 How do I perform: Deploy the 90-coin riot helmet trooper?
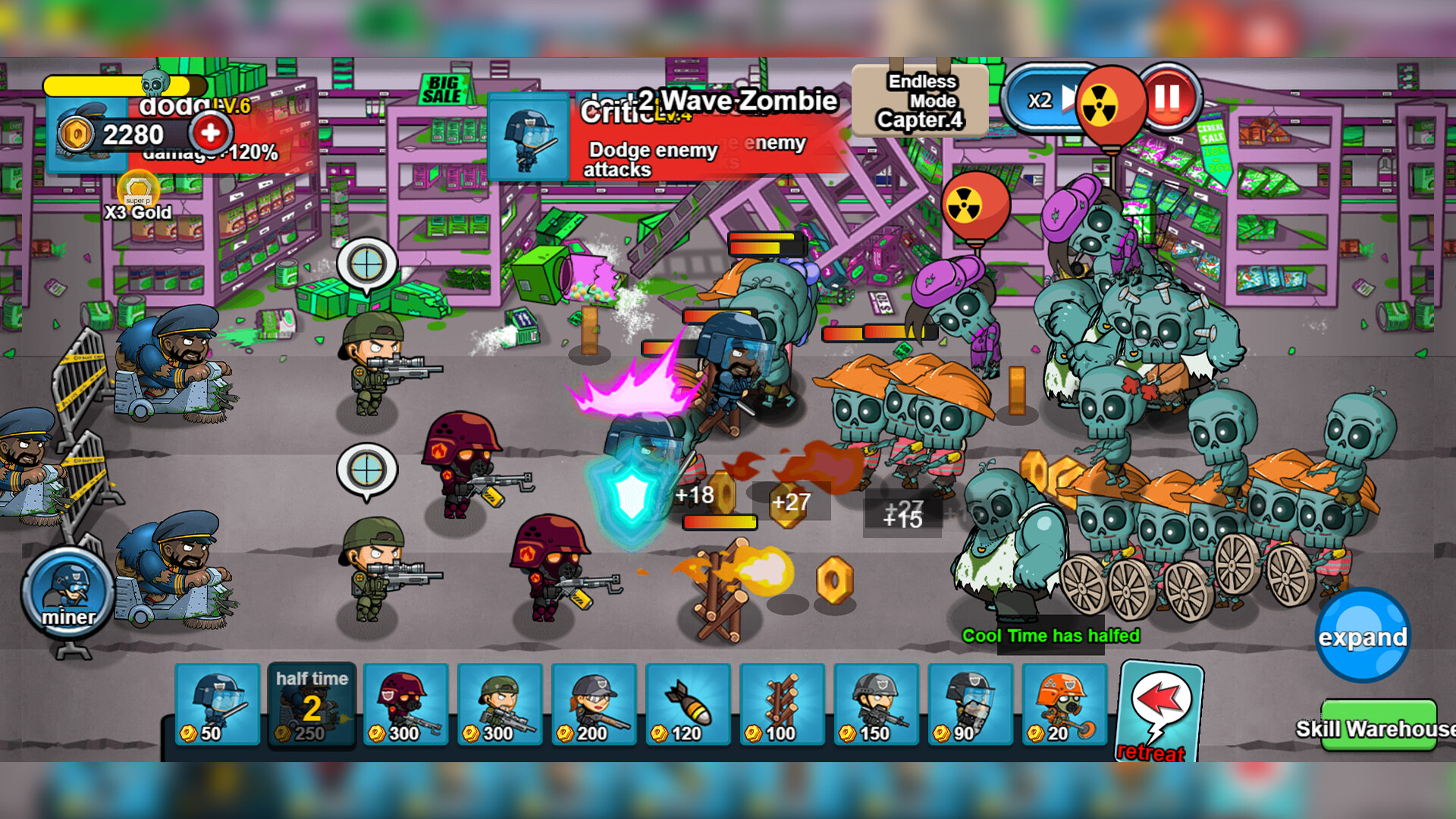[969, 705]
